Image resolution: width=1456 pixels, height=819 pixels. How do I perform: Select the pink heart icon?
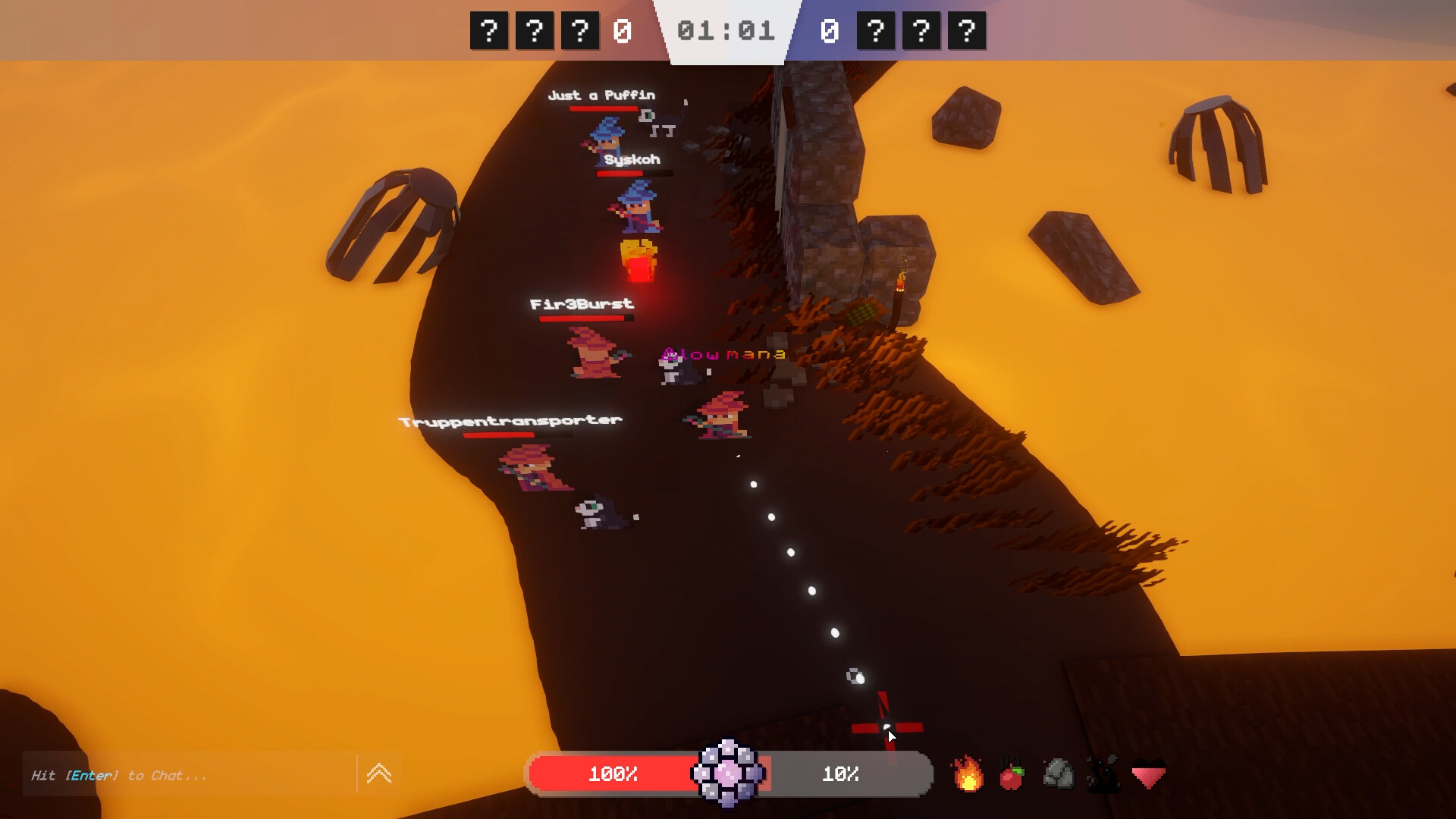tap(1148, 775)
